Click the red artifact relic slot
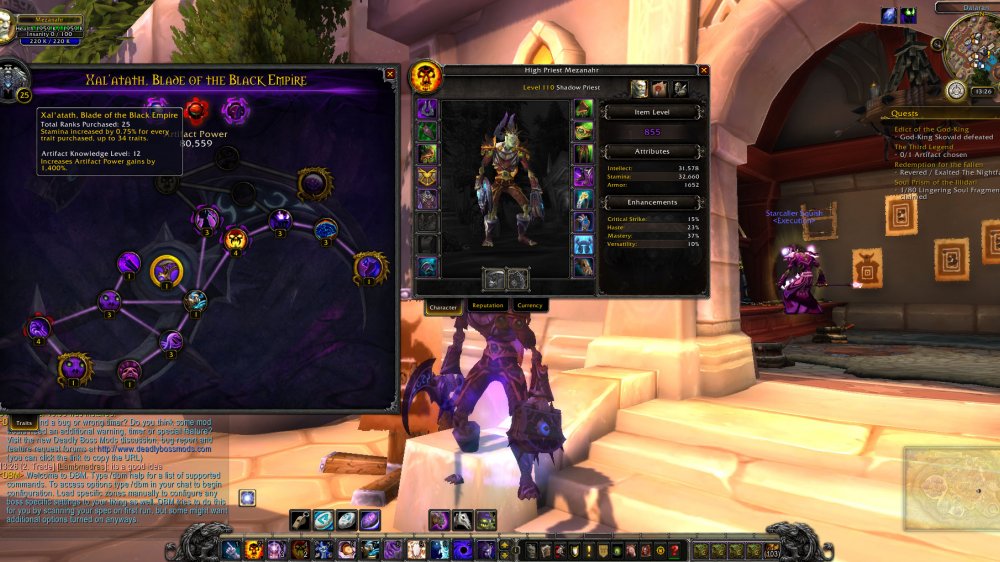The height and width of the screenshot is (562, 1000). pyautogui.click(x=195, y=108)
